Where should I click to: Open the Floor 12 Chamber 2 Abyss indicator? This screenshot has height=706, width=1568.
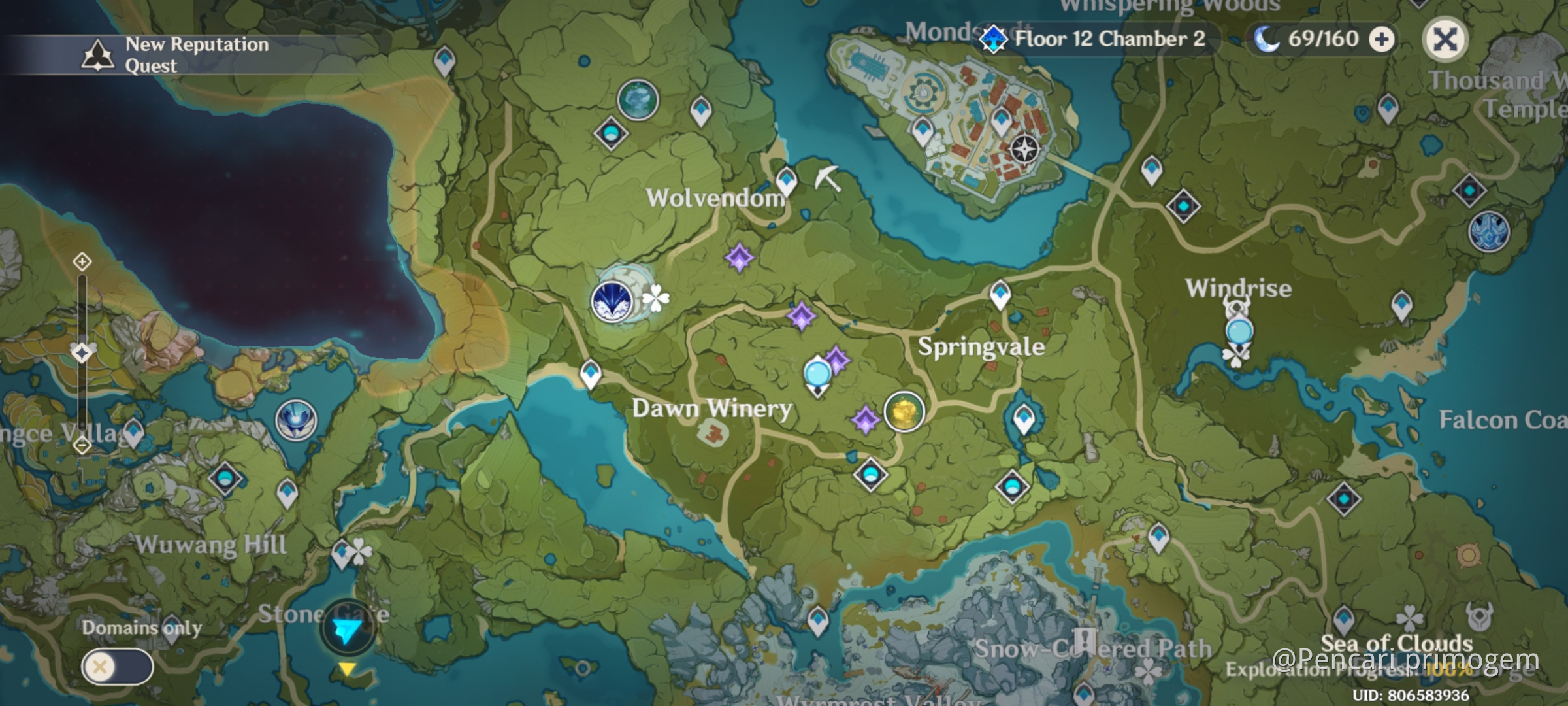pyautogui.click(x=1098, y=39)
